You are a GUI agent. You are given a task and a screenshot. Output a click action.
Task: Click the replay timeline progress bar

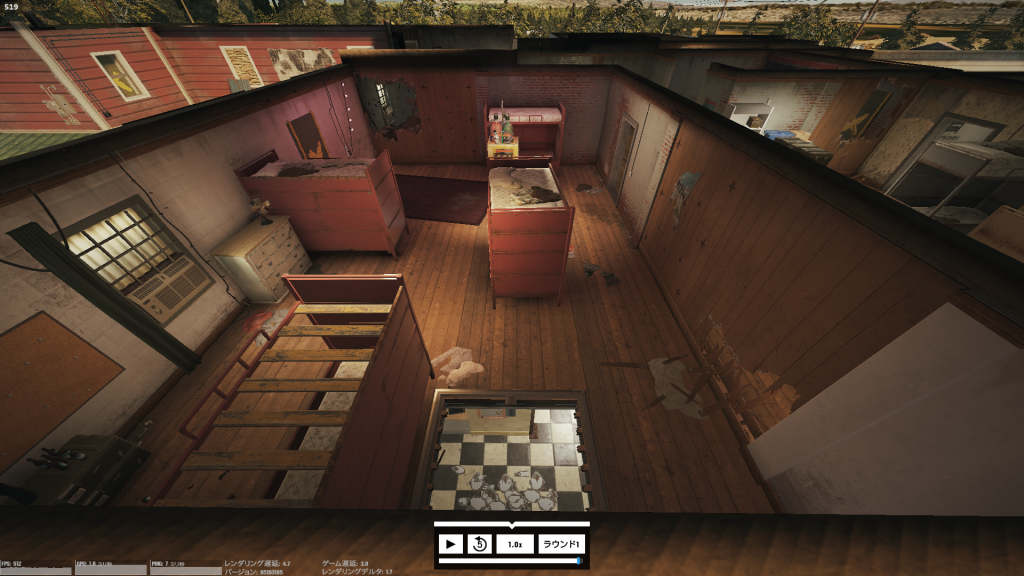[511, 561]
